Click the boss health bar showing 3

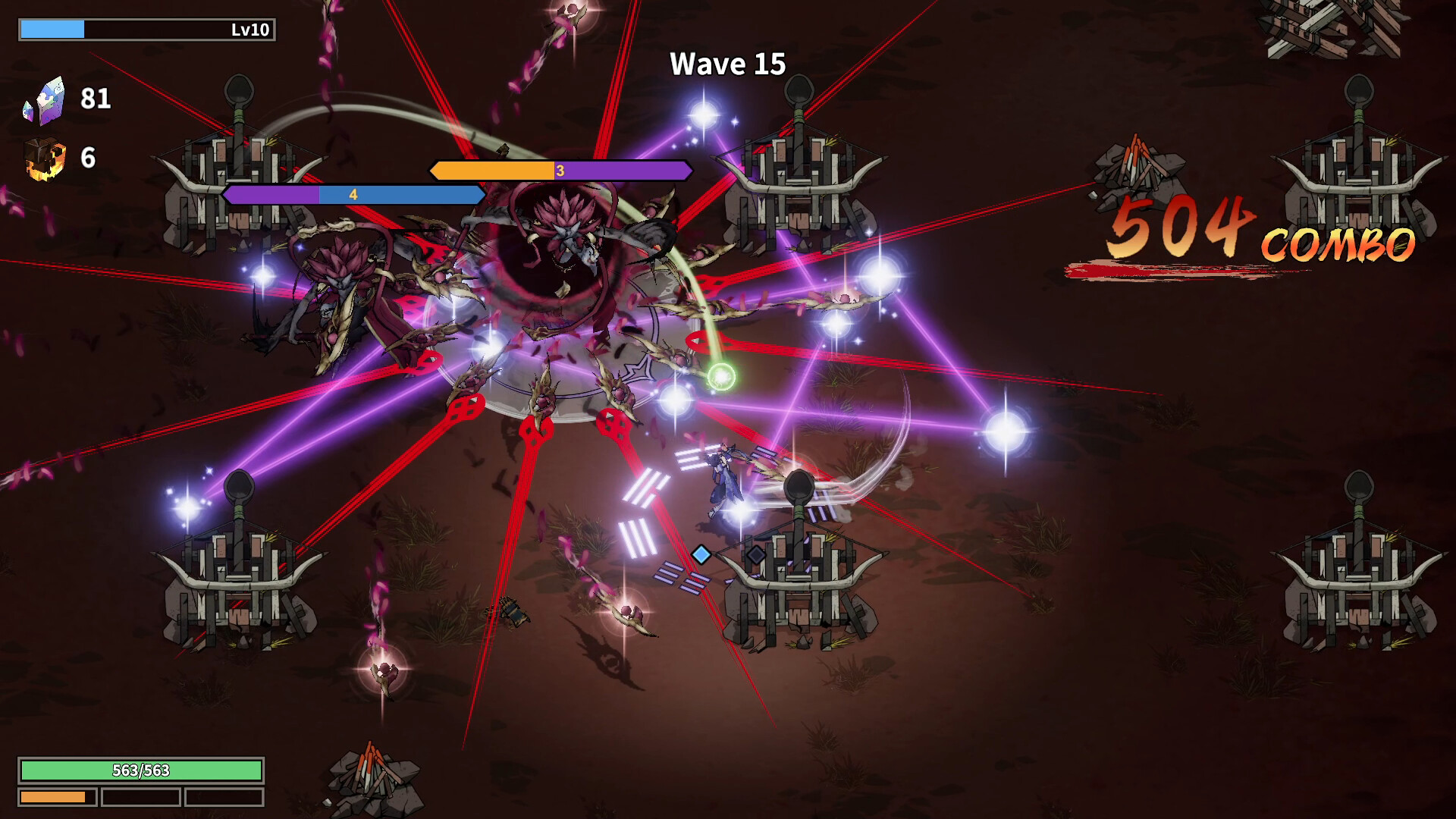click(559, 171)
